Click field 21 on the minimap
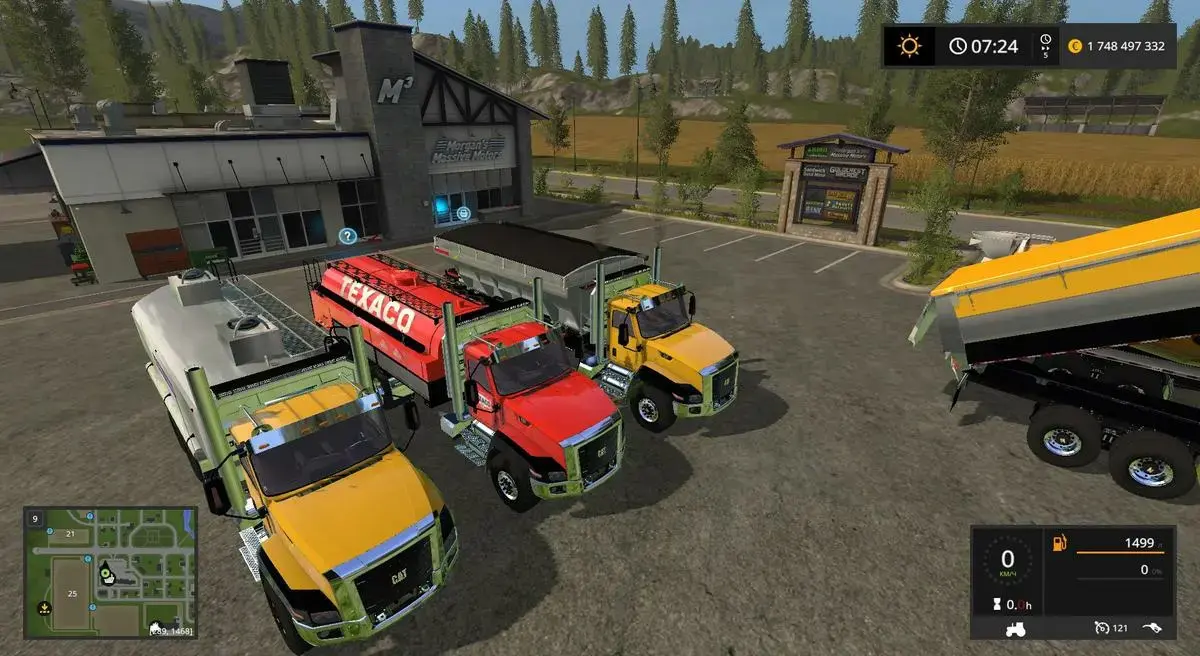 click(70, 534)
